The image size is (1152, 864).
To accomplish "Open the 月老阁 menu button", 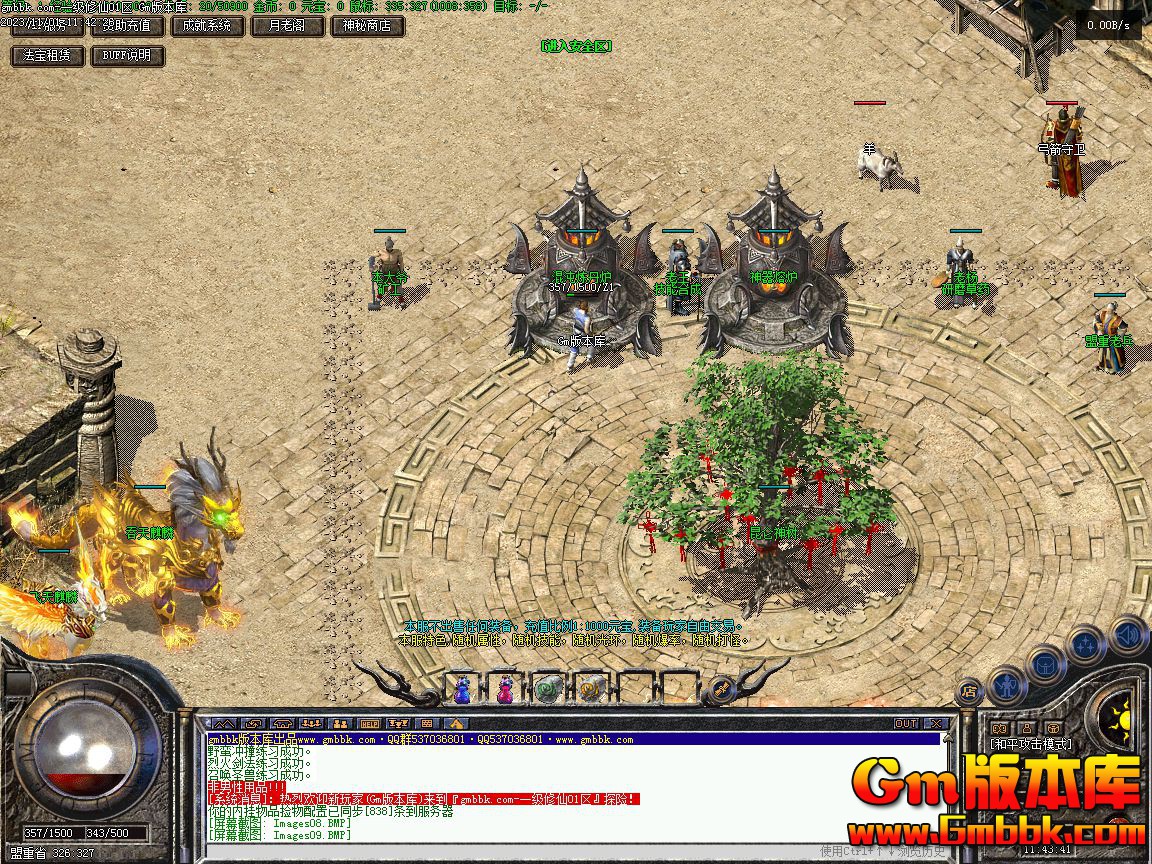I will [x=287, y=26].
